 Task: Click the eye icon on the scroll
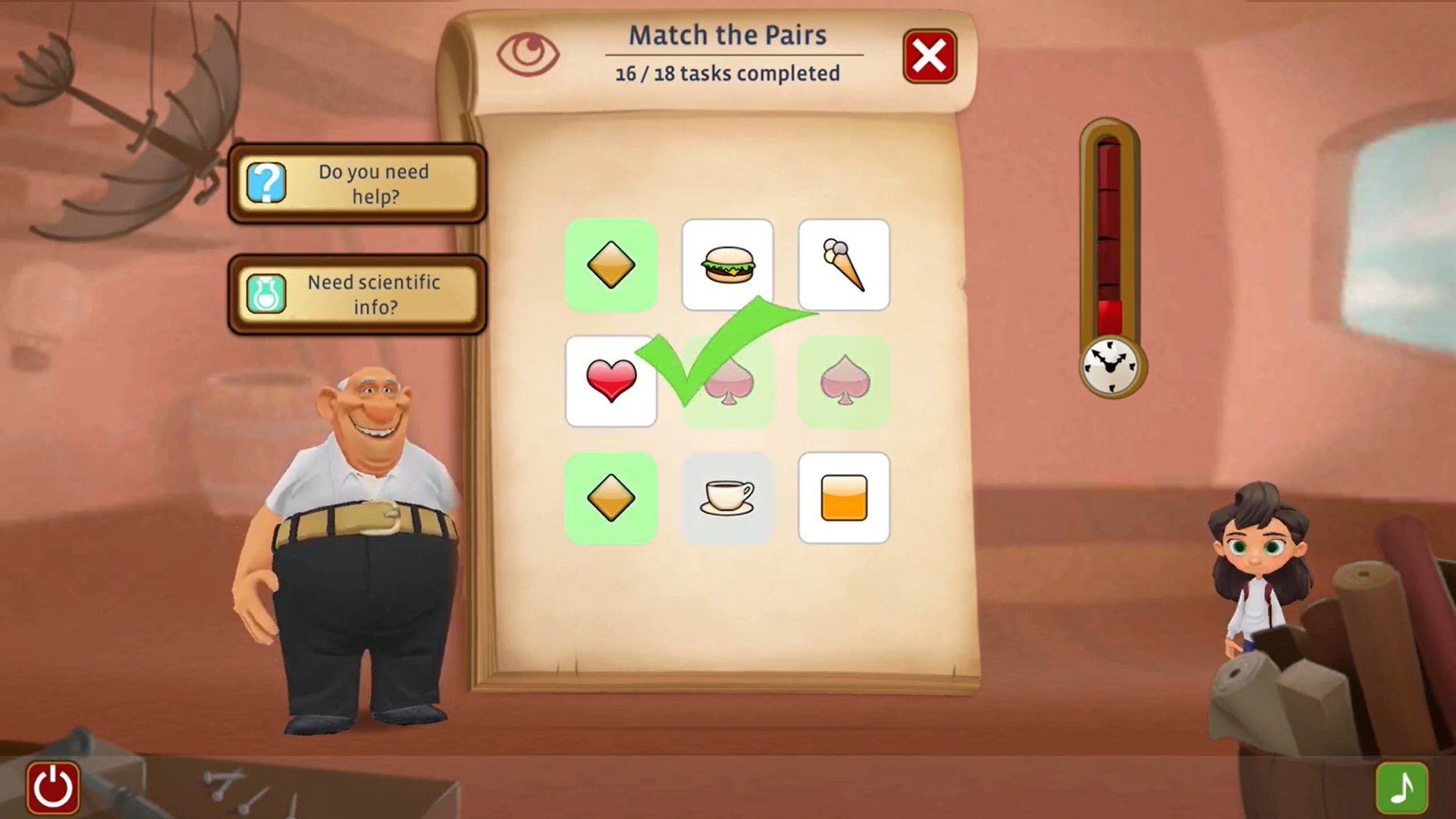[x=528, y=53]
